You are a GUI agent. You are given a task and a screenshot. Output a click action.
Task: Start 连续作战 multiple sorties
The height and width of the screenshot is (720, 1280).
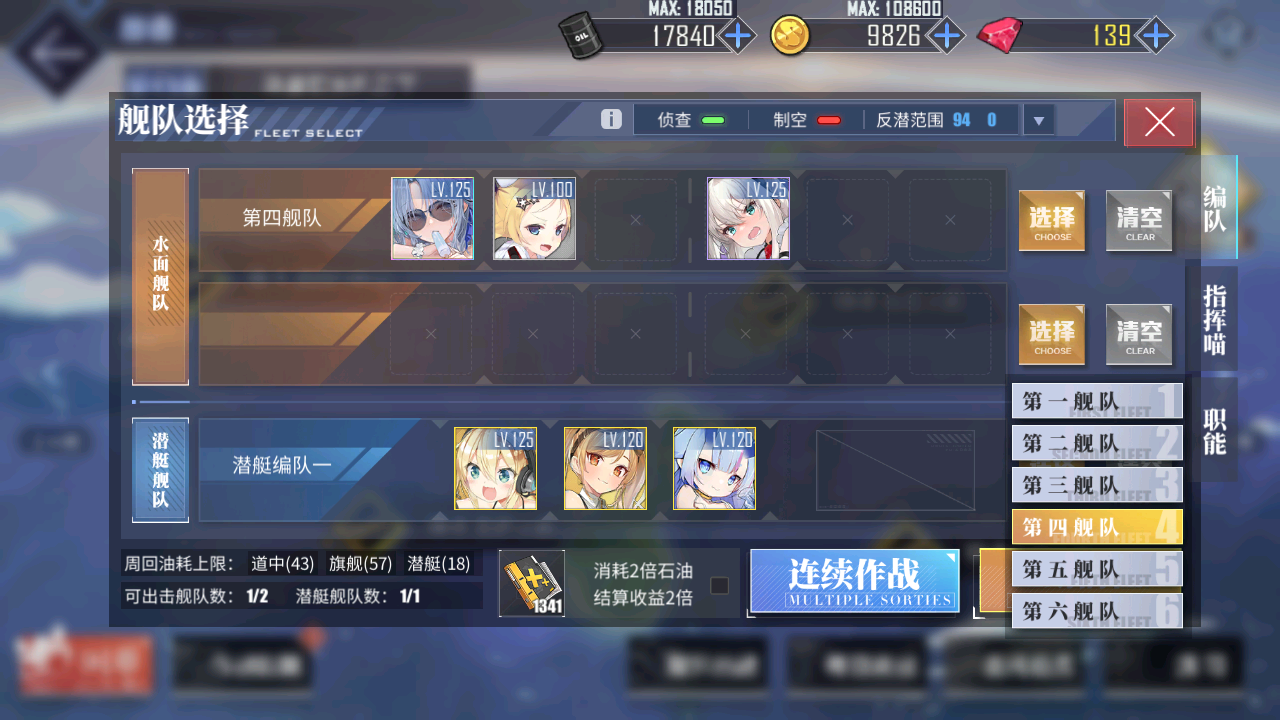pyautogui.click(x=854, y=581)
